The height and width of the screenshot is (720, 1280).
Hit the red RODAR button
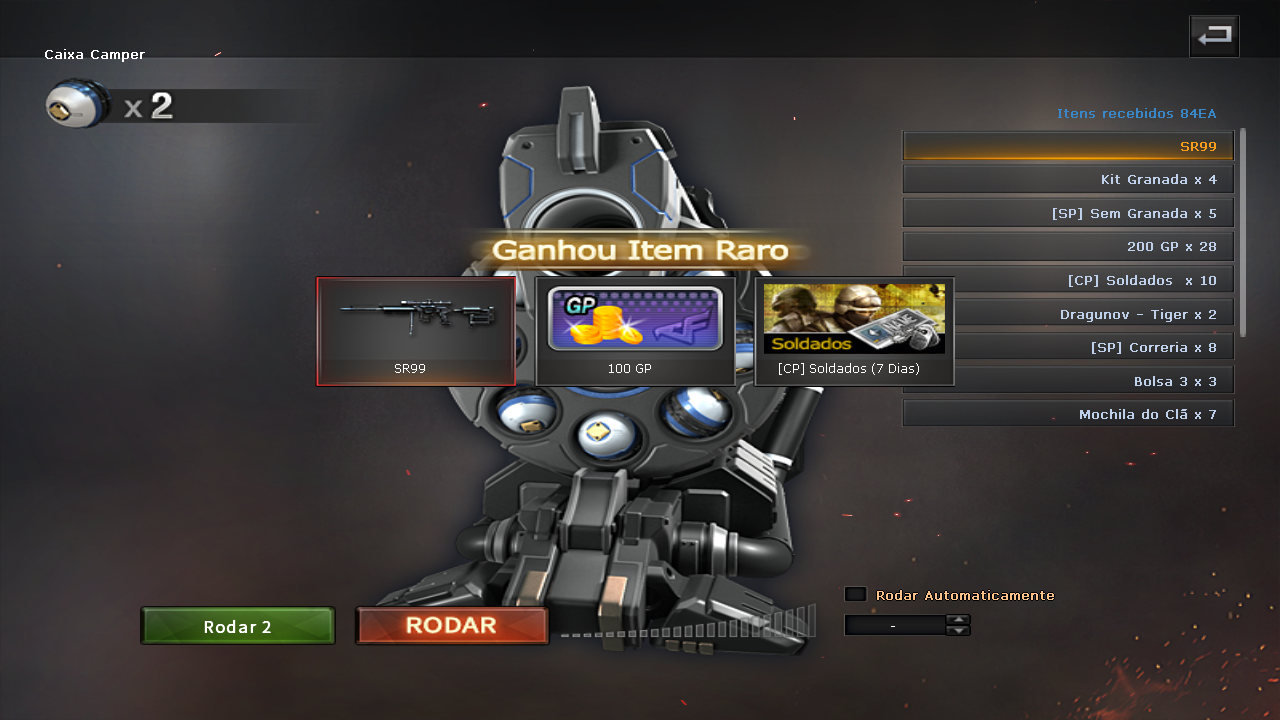[x=452, y=626]
